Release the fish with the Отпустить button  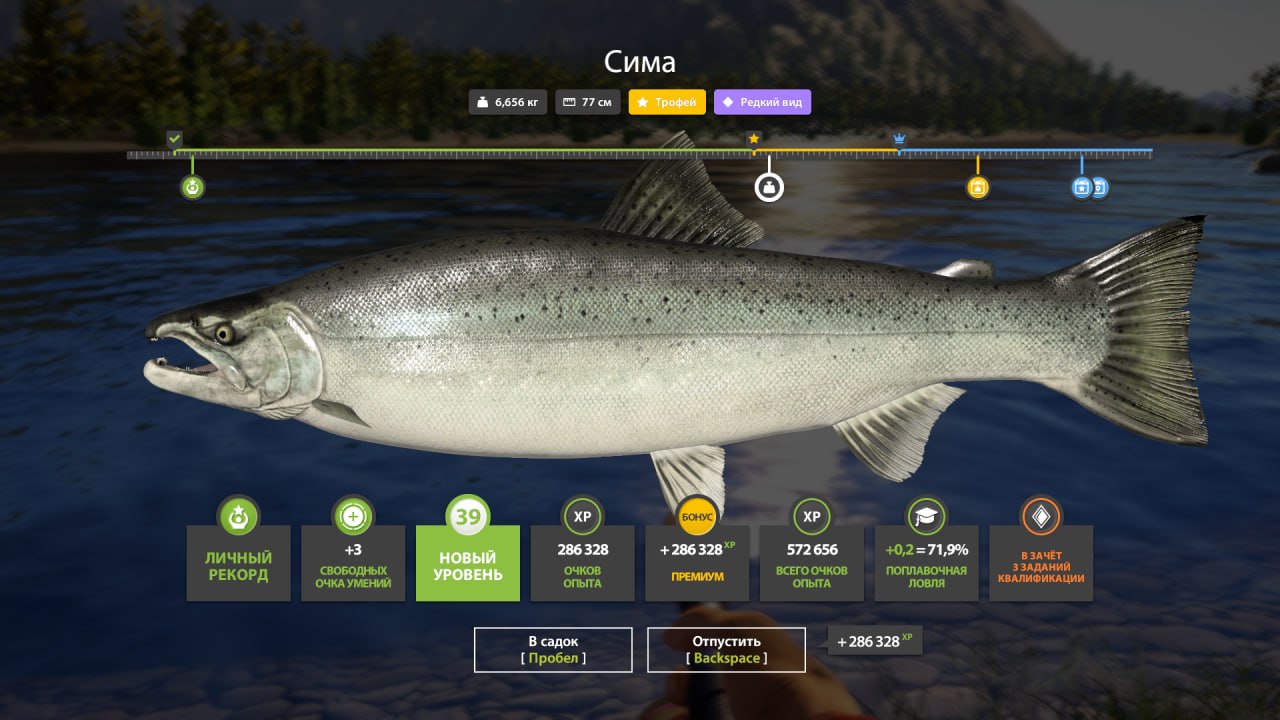pos(726,650)
